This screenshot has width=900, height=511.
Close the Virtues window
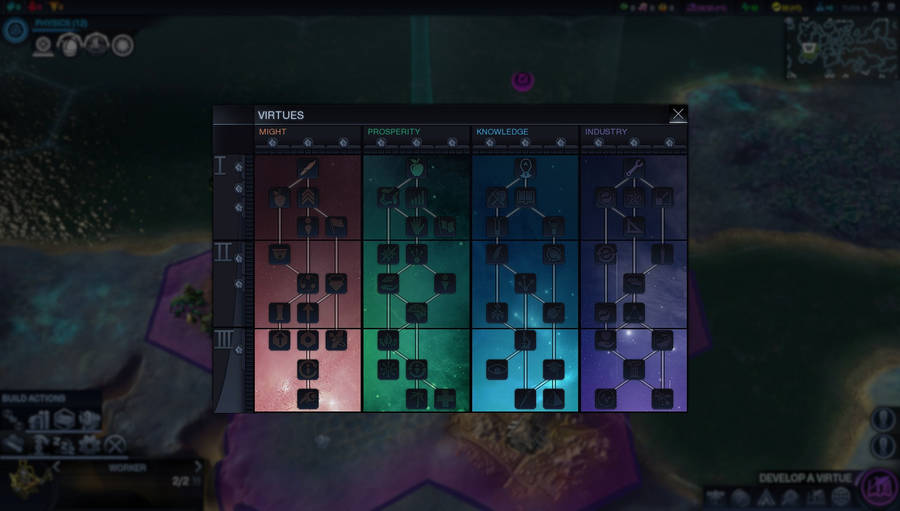[678, 115]
